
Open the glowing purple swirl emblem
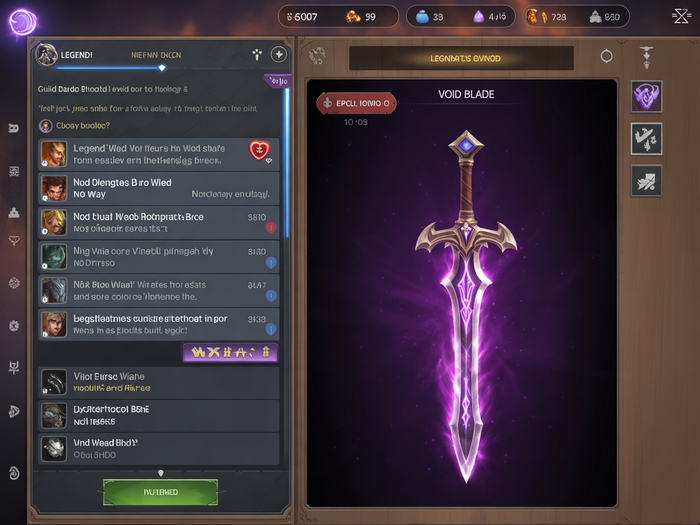pos(21,21)
